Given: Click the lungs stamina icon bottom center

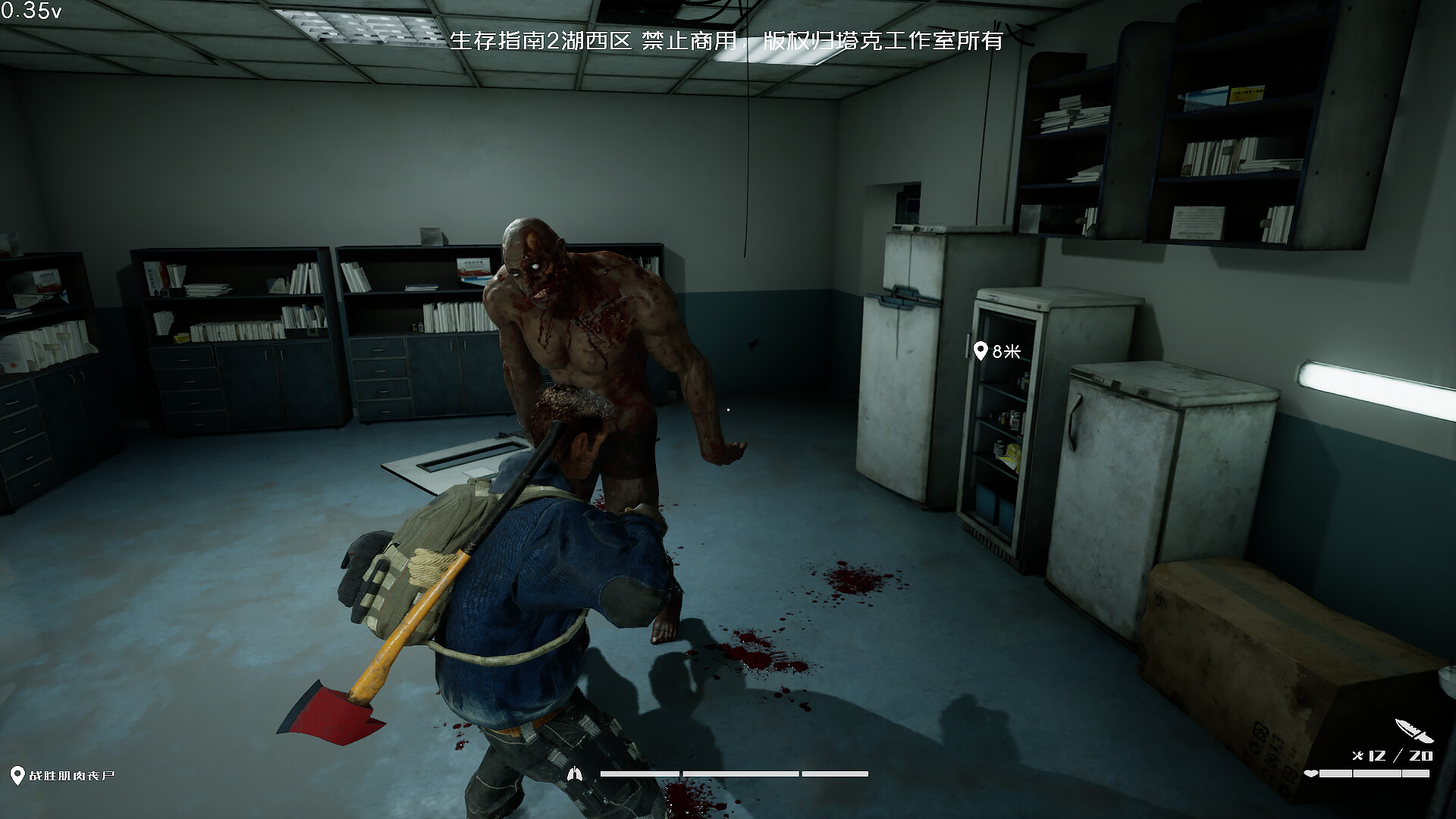Looking at the screenshot, I should point(576,773).
